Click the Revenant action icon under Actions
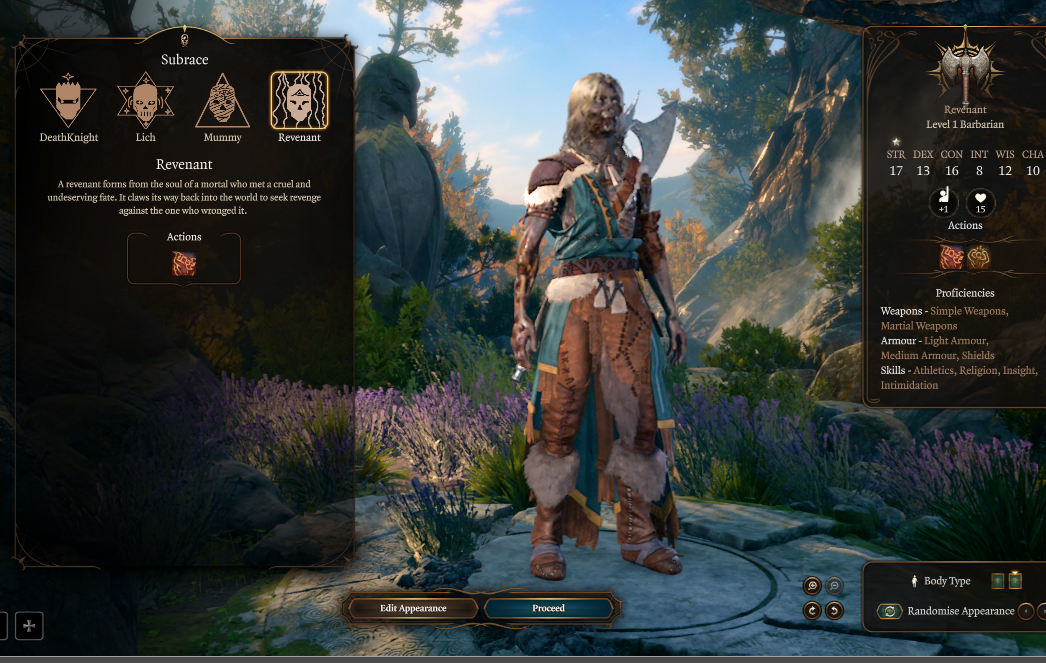The width and height of the screenshot is (1046, 663). click(184, 264)
